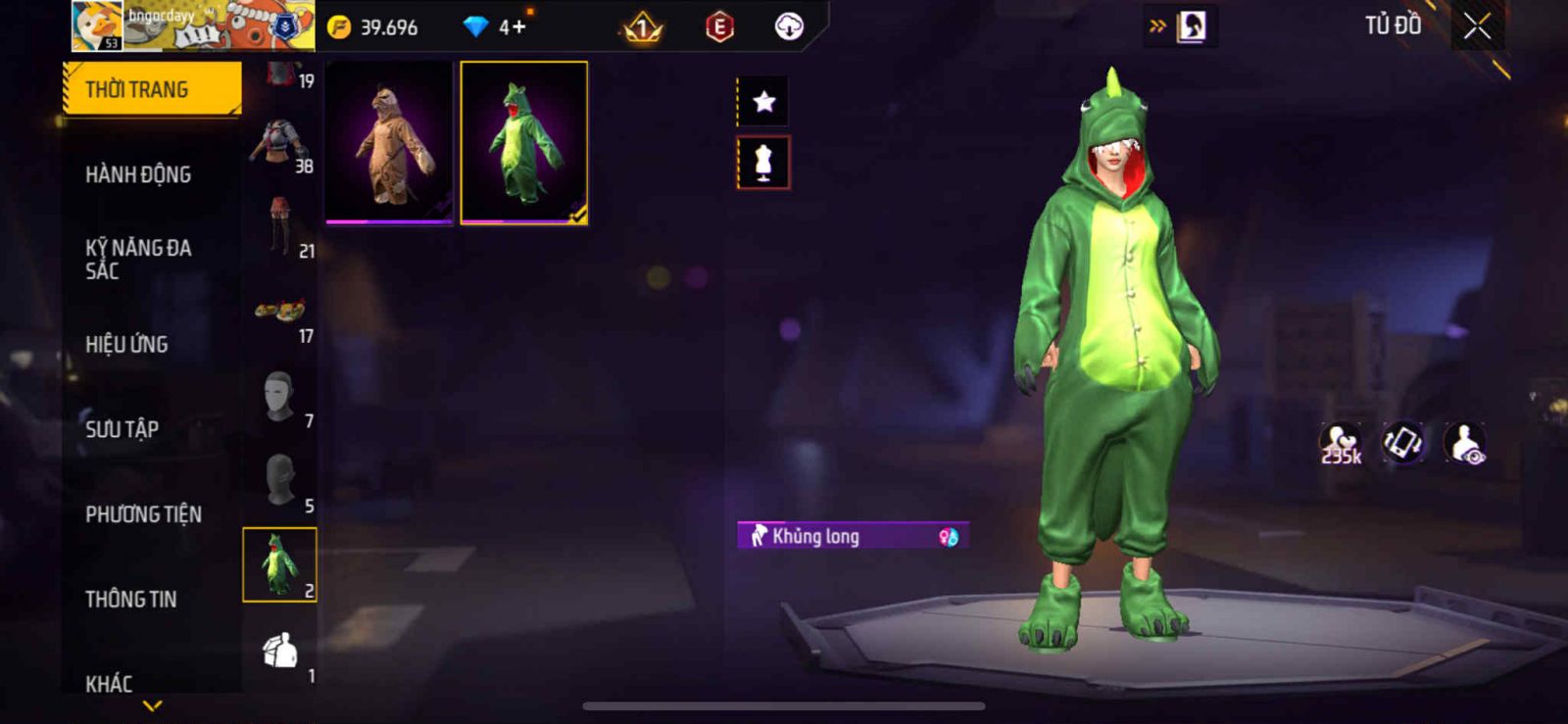Screen dimensions: 1568x724
Task: Switch to the Thông Tin tab
Action: point(130,599)
